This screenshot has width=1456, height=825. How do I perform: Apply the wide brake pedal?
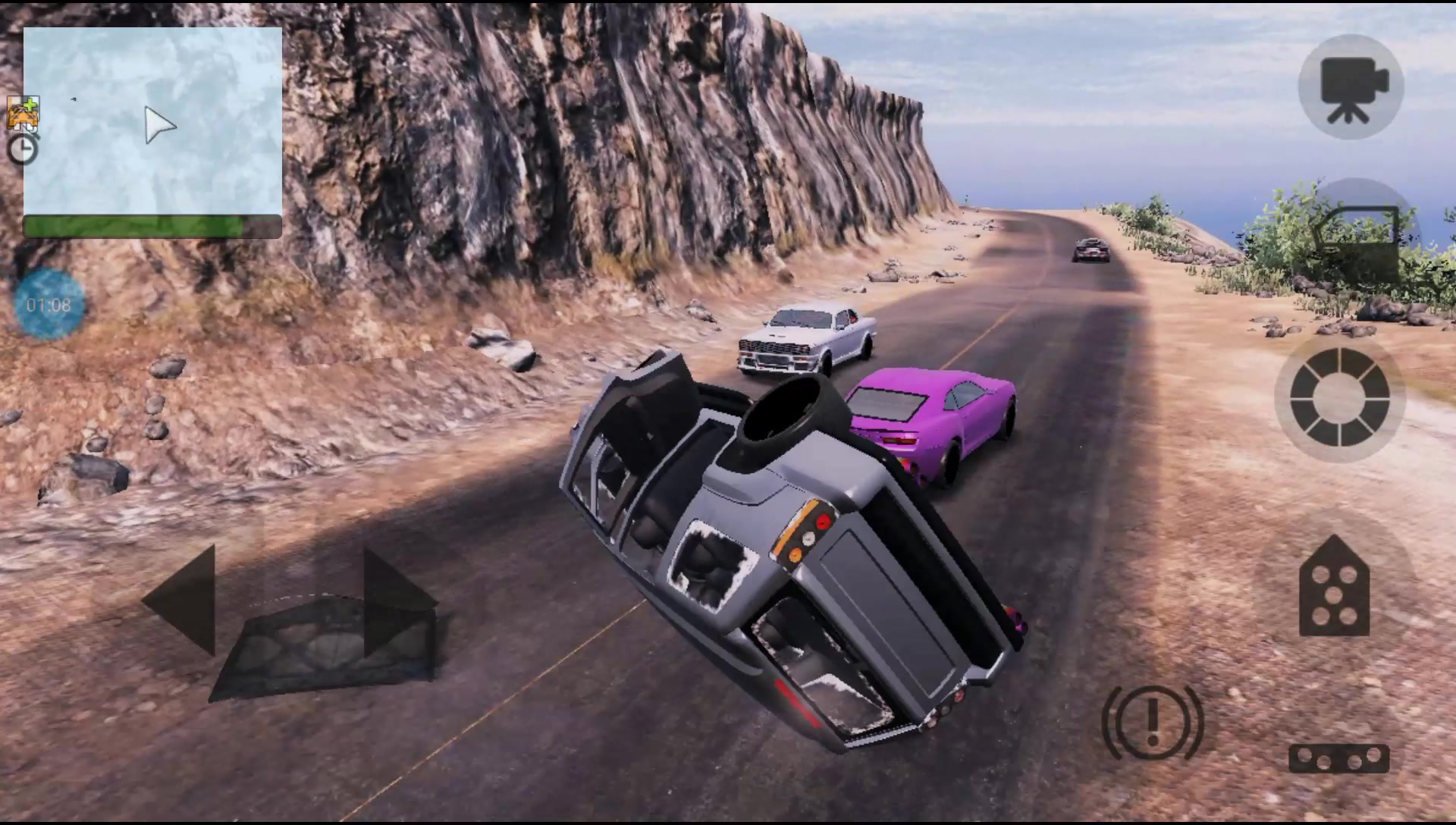point(1338,758)
